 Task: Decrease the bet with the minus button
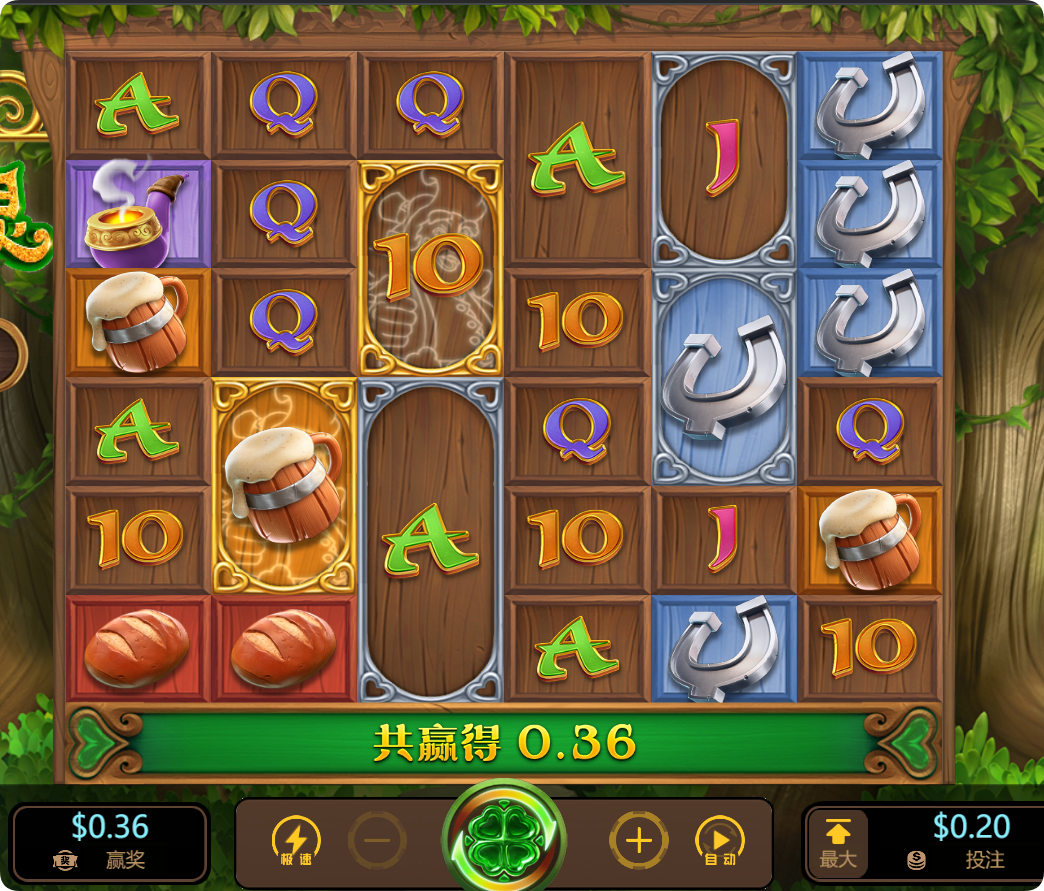coord(377,840)
